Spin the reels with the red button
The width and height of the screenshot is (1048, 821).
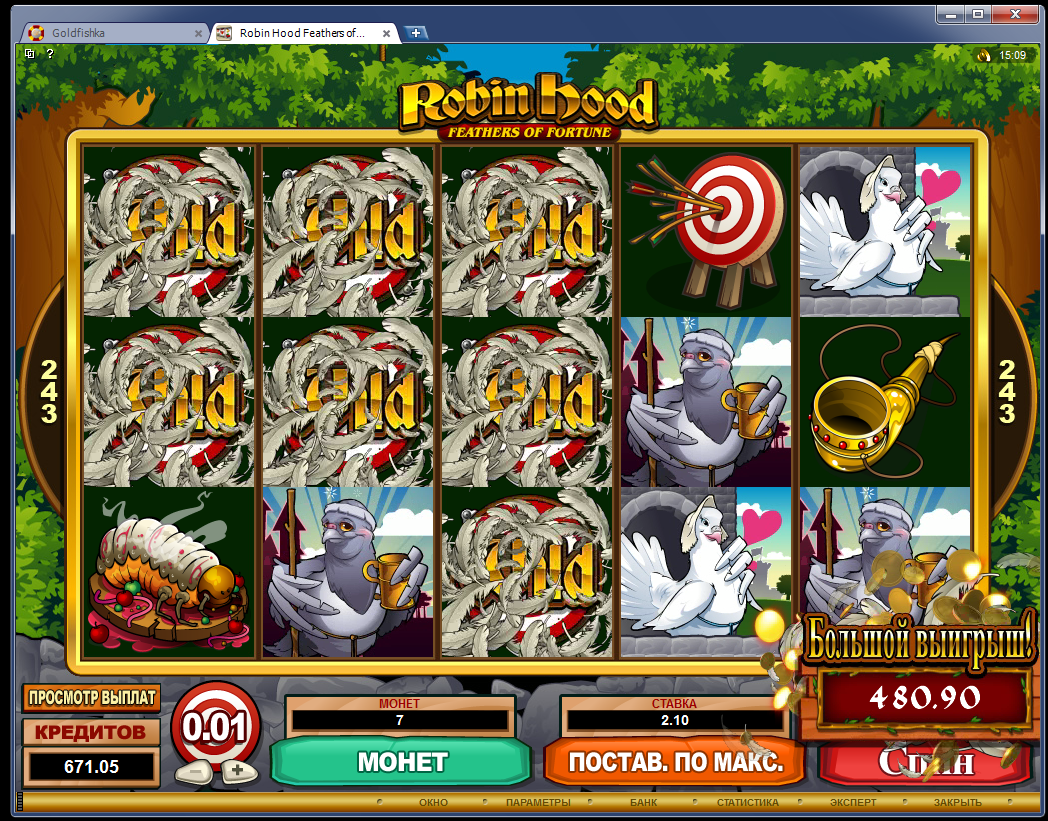point(924,762)
